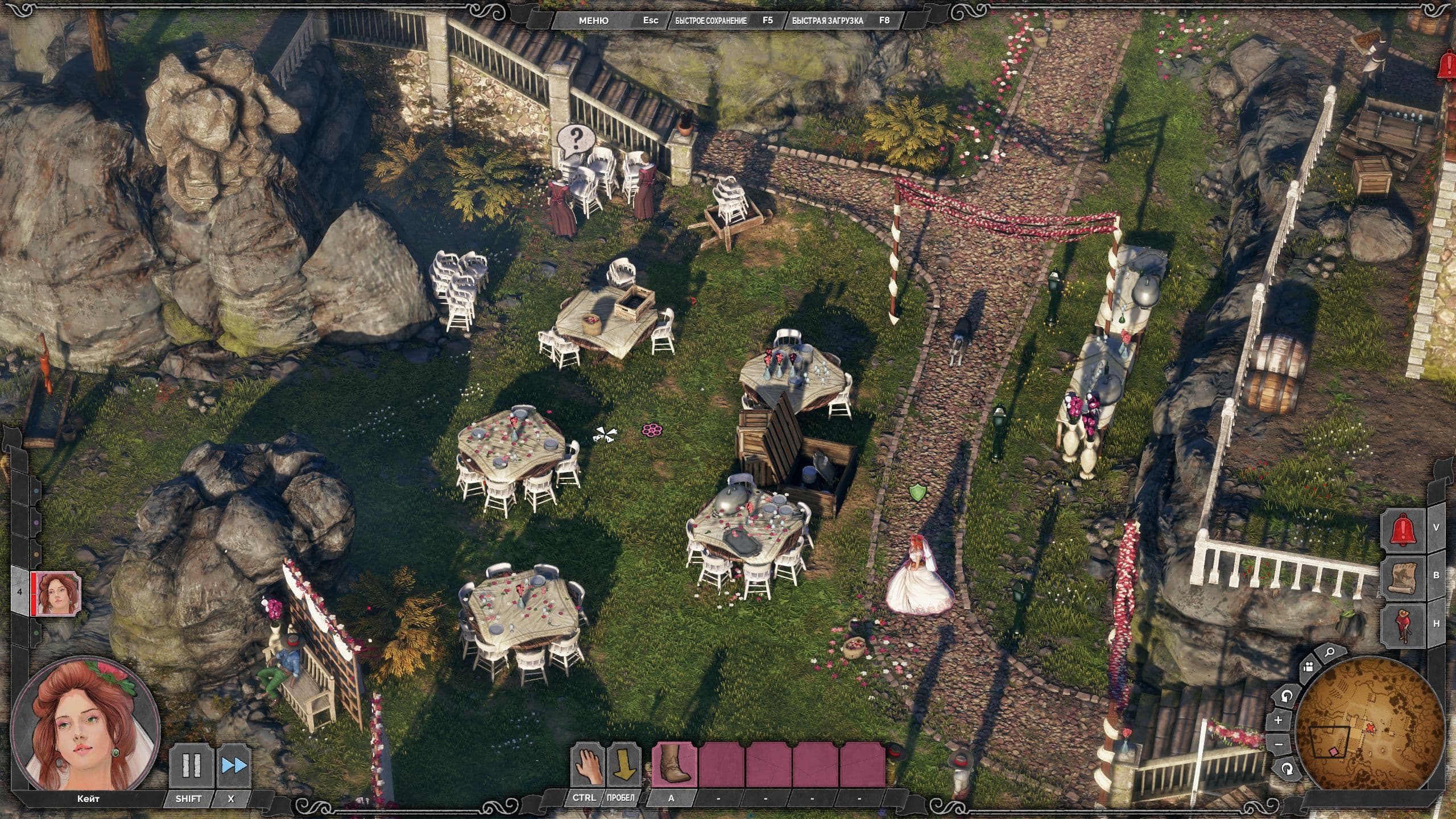Click the red poncho character highlight icon
Screen dimensions: 1456x819
coord(1404,624)
